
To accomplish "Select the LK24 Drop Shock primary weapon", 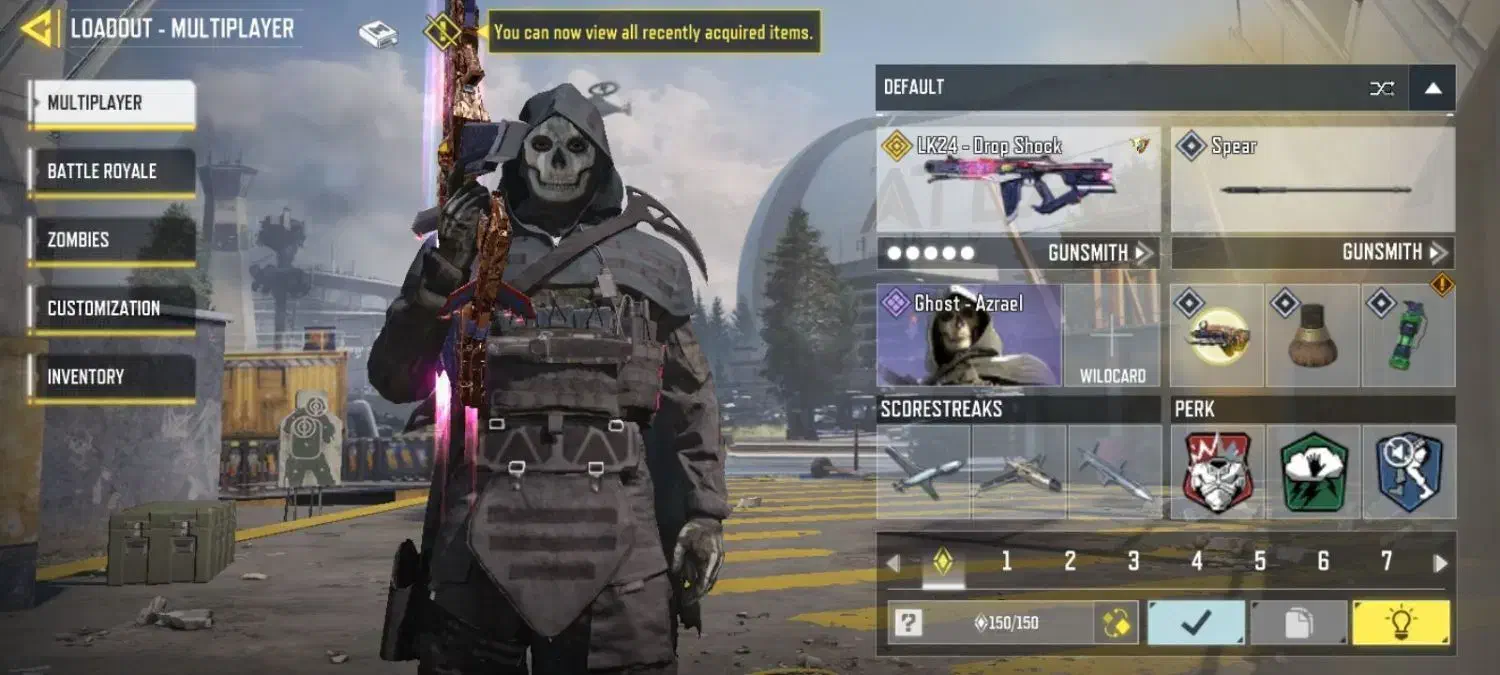I will coord(1018,180).
